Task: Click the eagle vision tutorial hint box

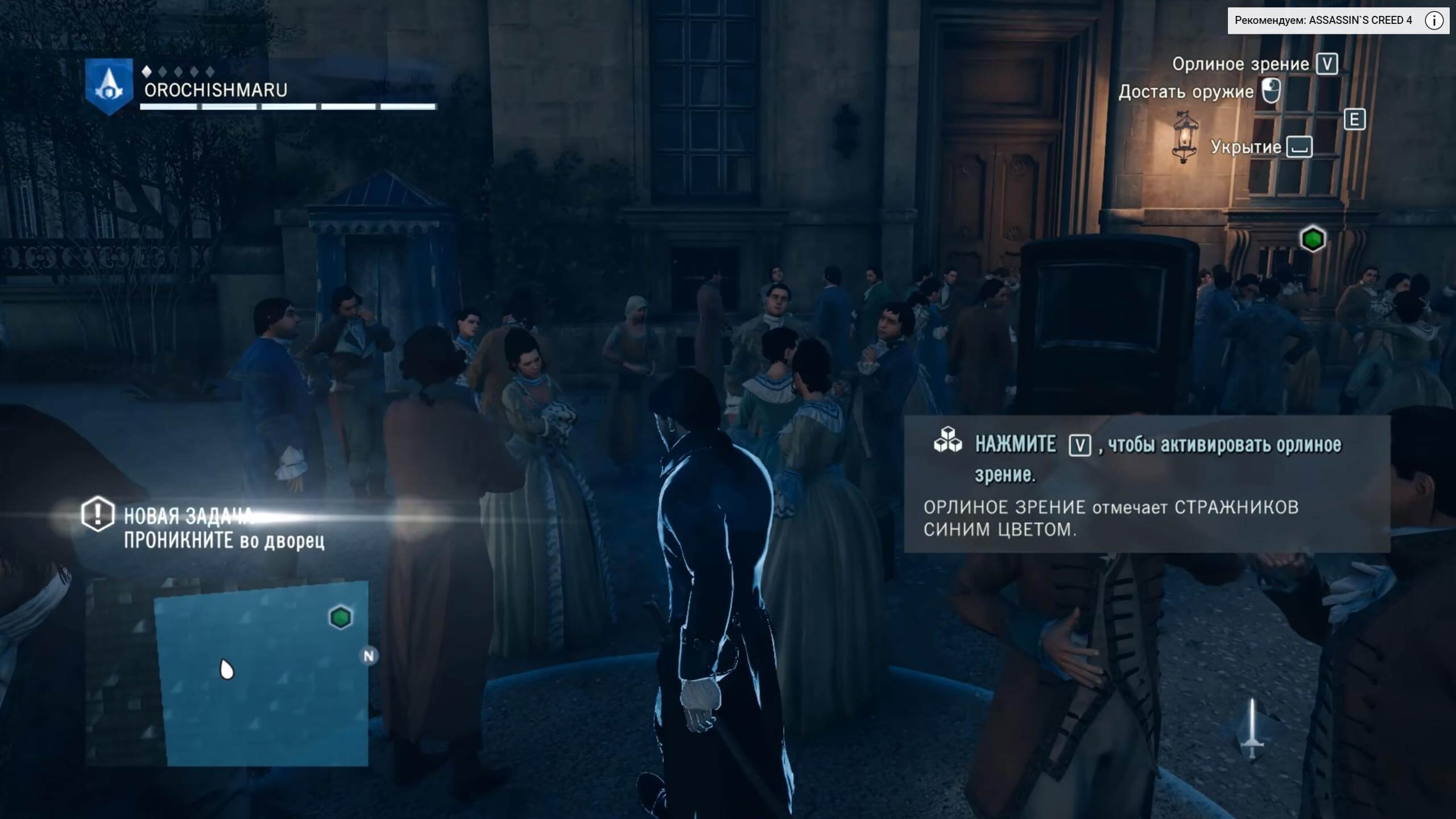Action: [1147, 485]
